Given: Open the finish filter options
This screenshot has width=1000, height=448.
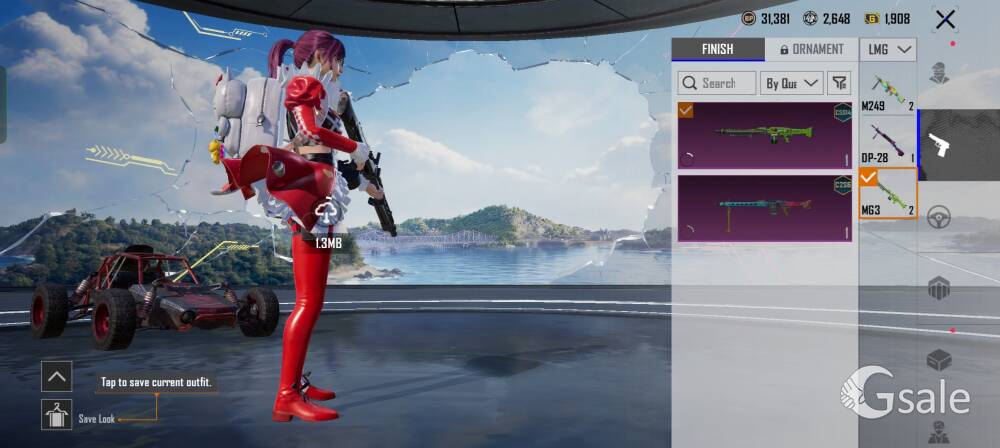Looking at the screenshot, I should point(840,83).
